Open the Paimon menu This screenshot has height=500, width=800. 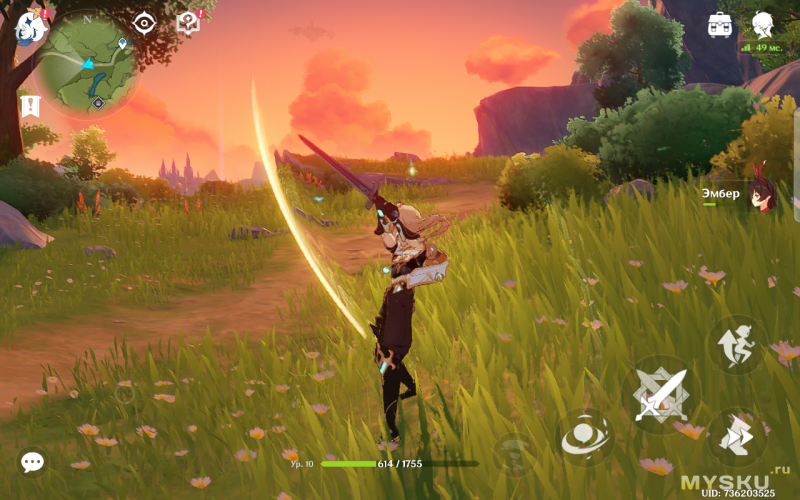point(30,27)
